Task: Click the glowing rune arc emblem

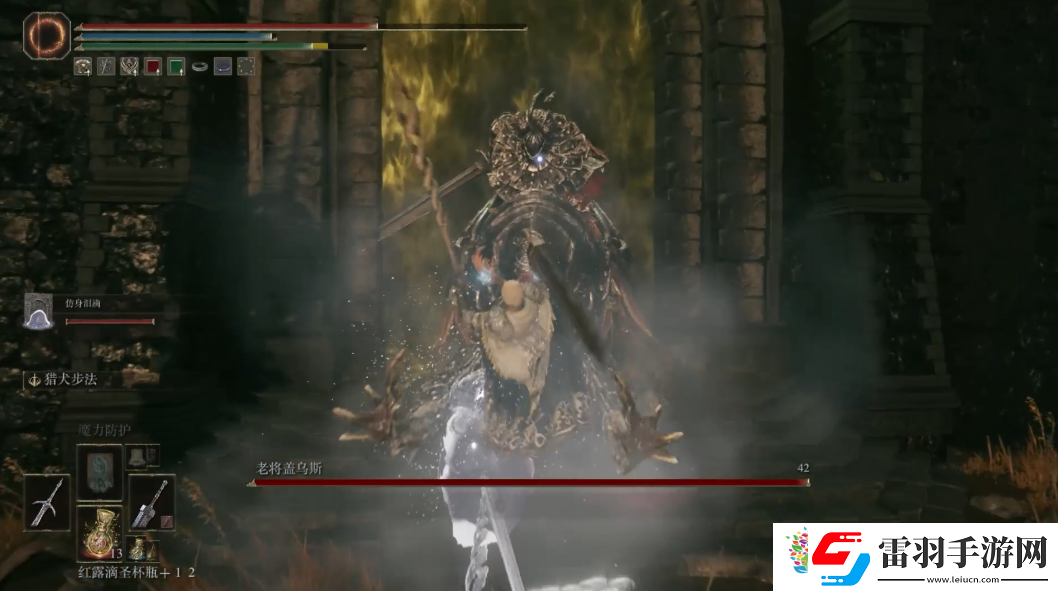Action: 46,35
